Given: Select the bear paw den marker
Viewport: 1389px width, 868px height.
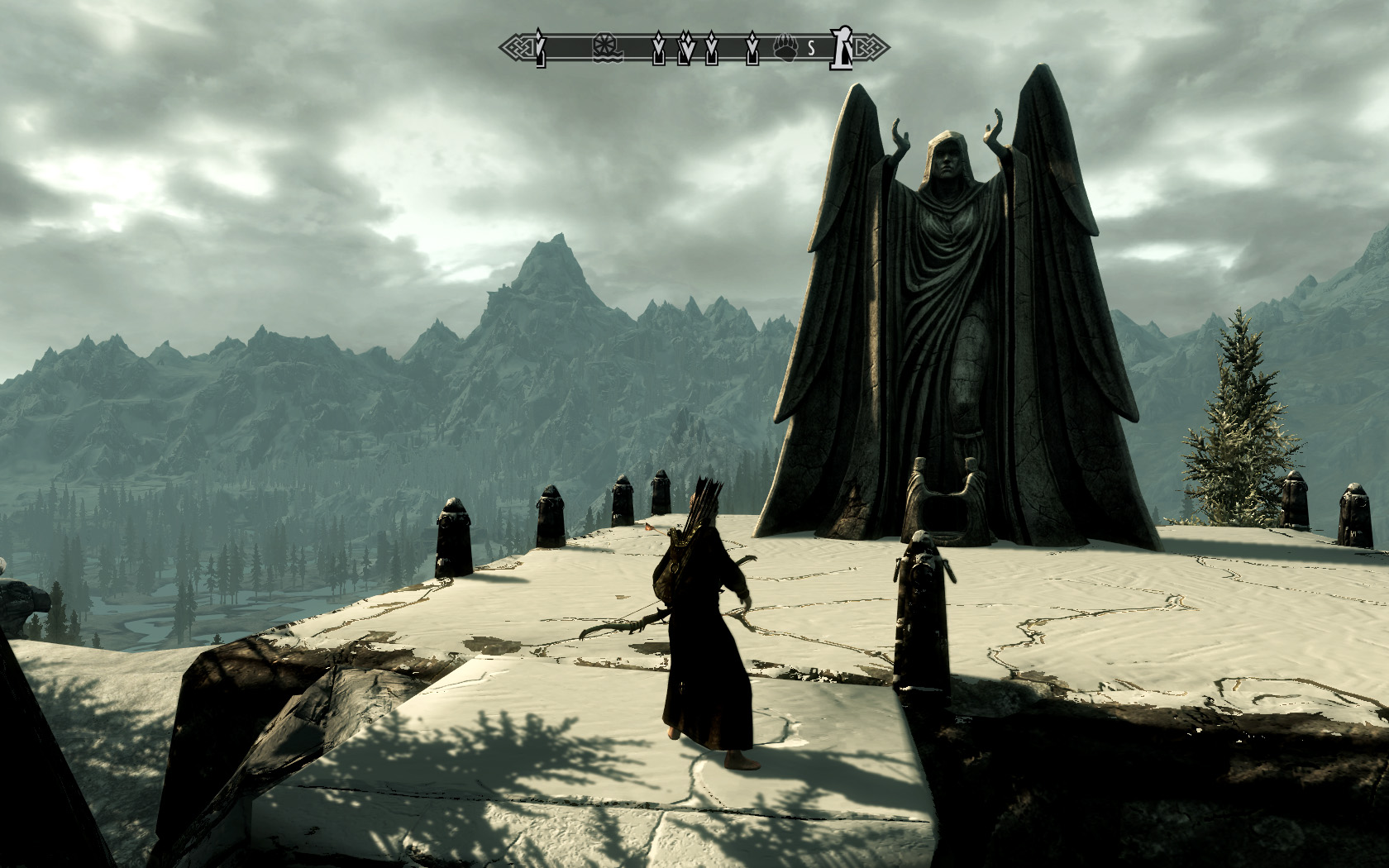Looking at the screenshot, I should 784,49.
